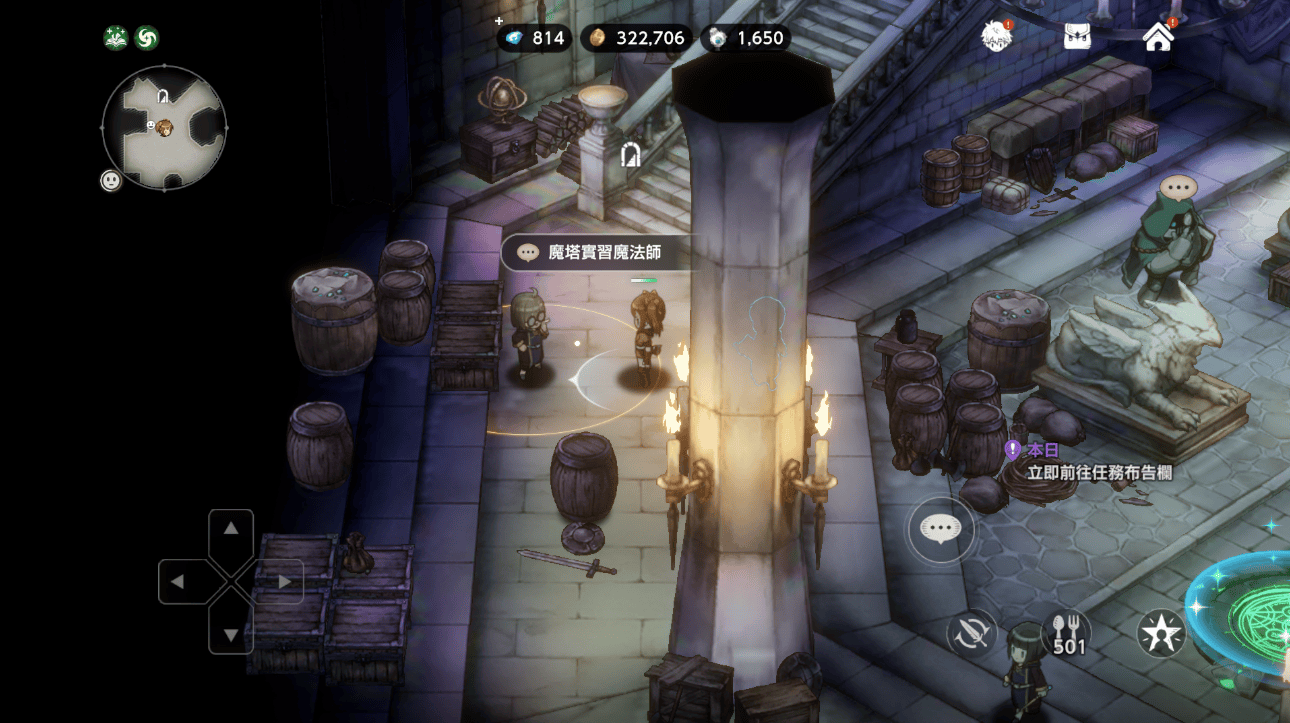Tap the speech bubble above the green-cloaked NPC
Viewport: 1290px width, 723px height.
(x=1178, y=187)
